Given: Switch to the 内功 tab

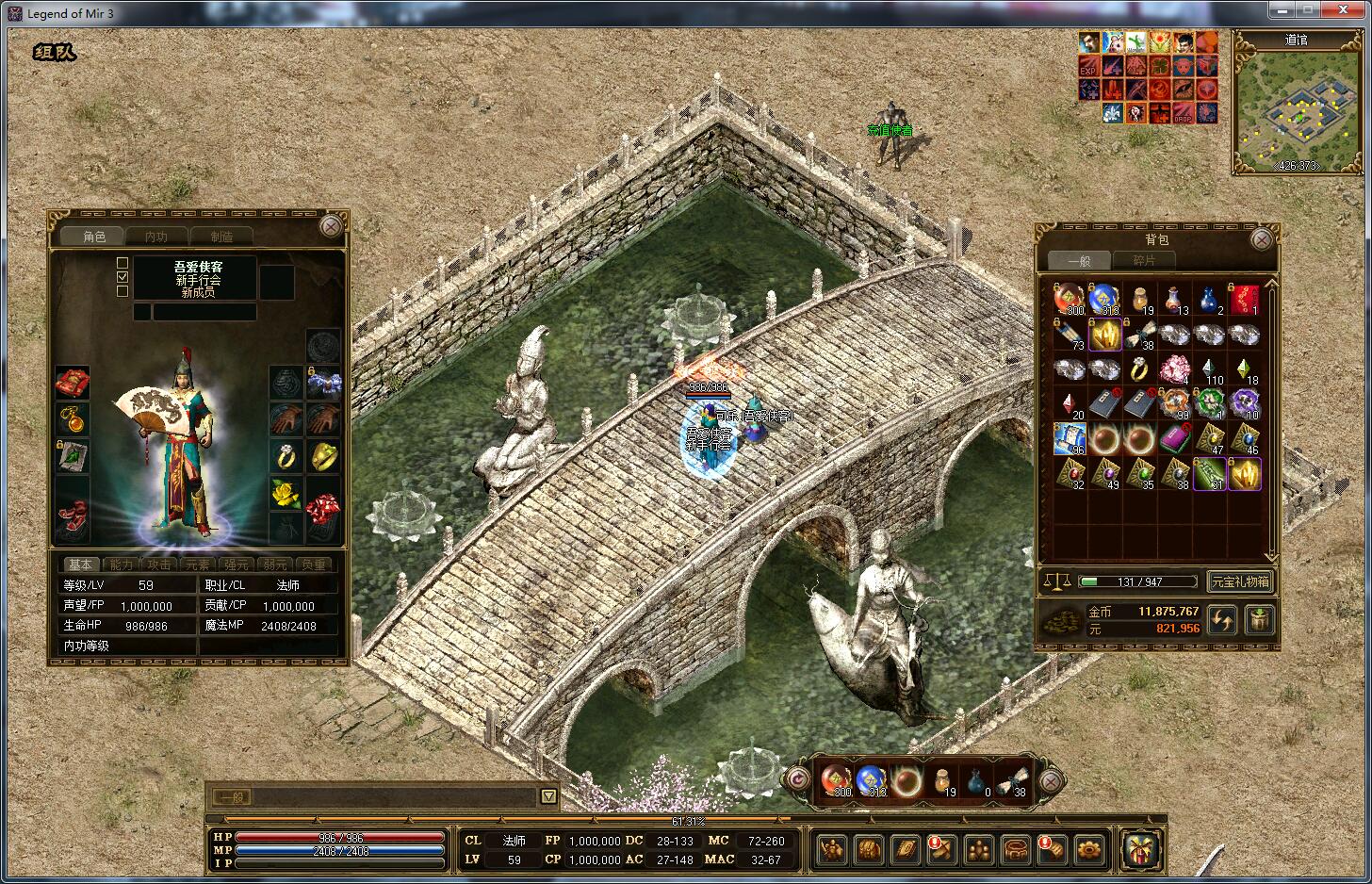Looking at the screenshot, I should coord(155,237).
